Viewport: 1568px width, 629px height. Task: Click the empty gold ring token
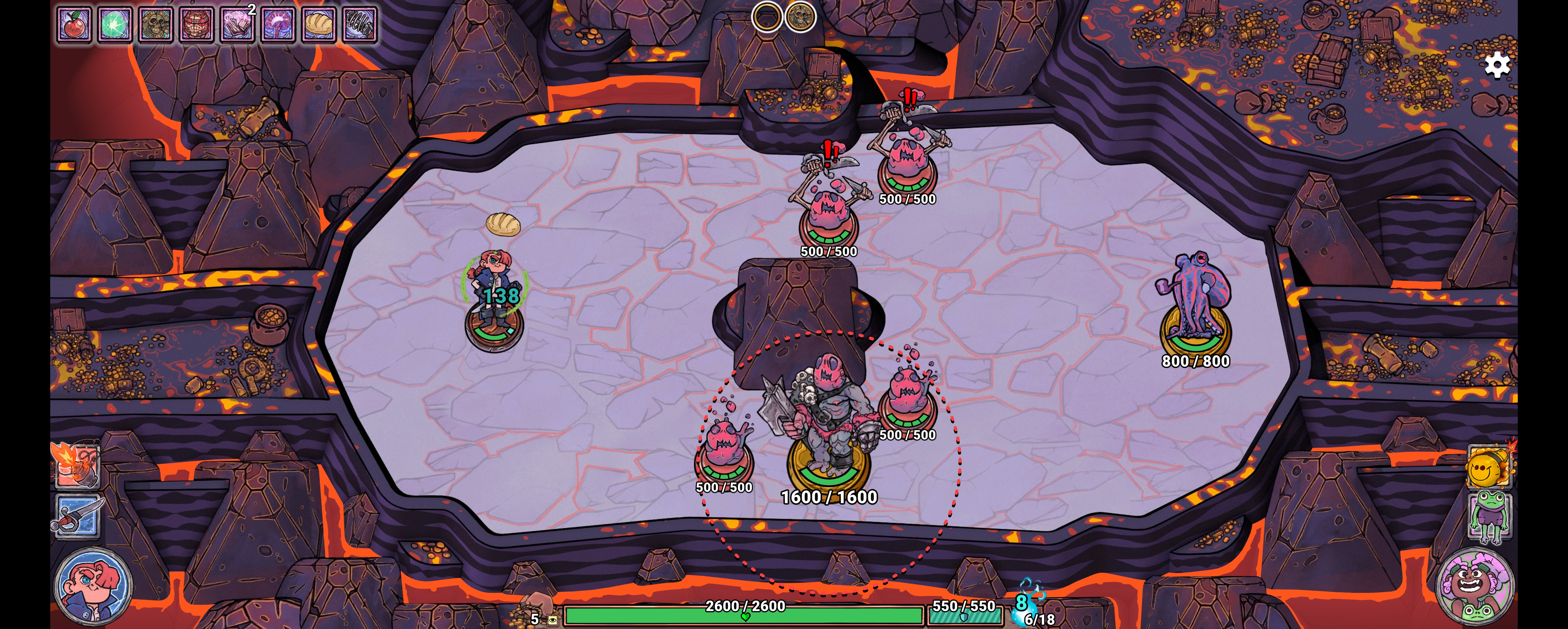(767, 17)
